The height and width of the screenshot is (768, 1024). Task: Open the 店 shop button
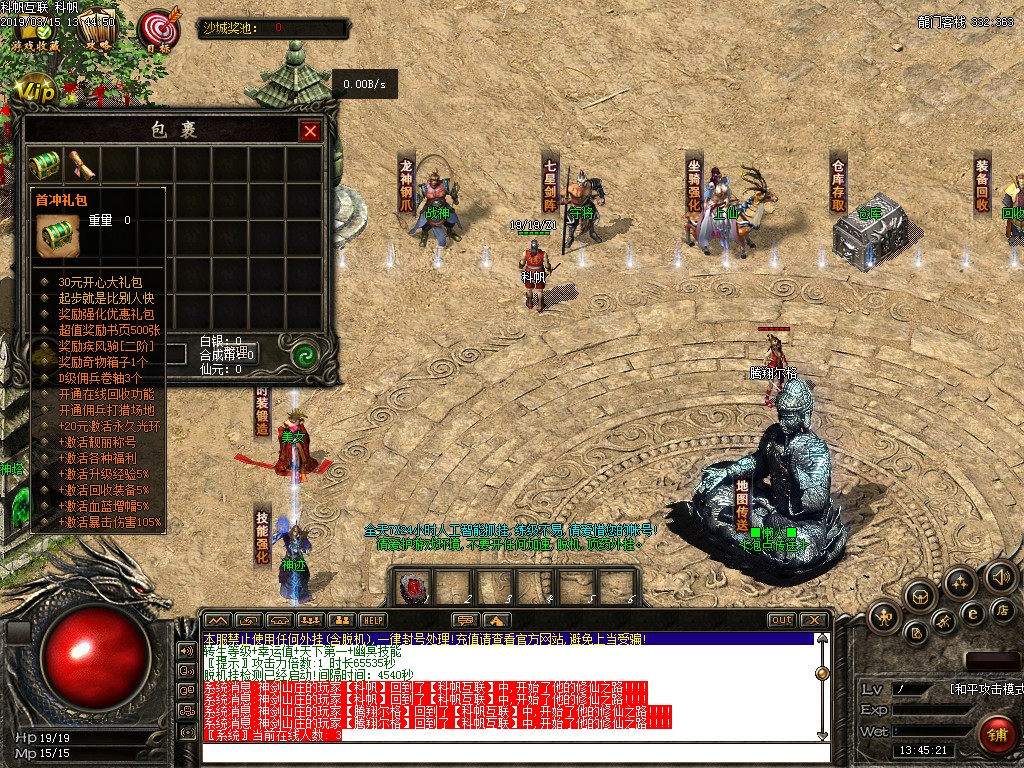click(1001, 609)
